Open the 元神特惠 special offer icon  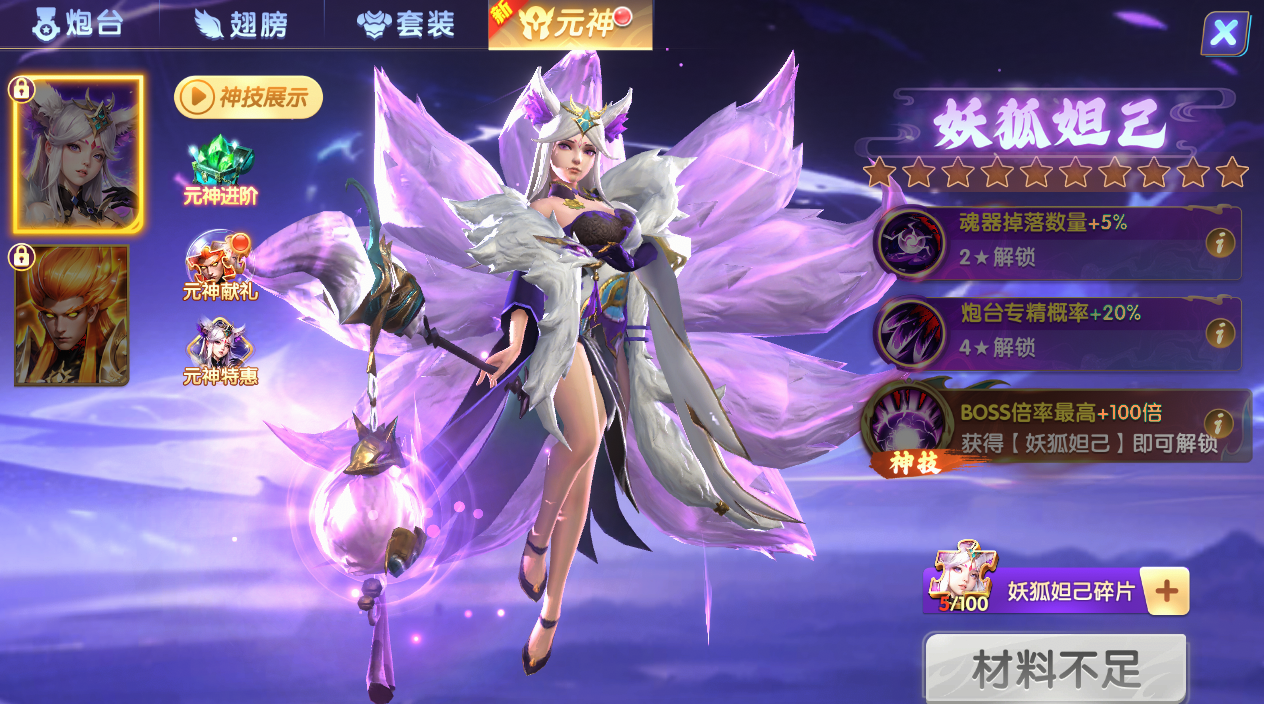(220, 352)
